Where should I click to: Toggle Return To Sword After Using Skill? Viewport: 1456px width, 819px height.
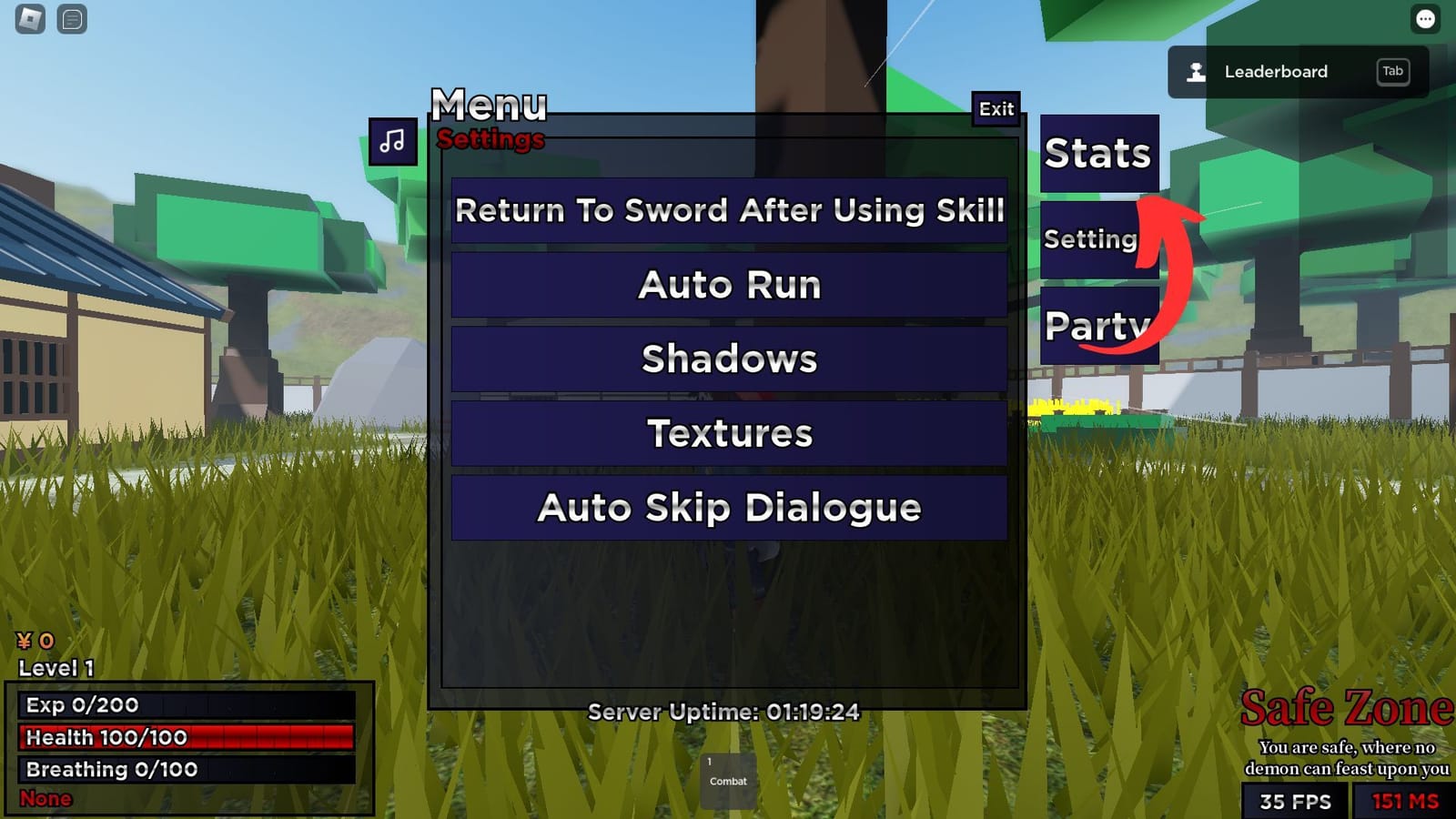730,211
